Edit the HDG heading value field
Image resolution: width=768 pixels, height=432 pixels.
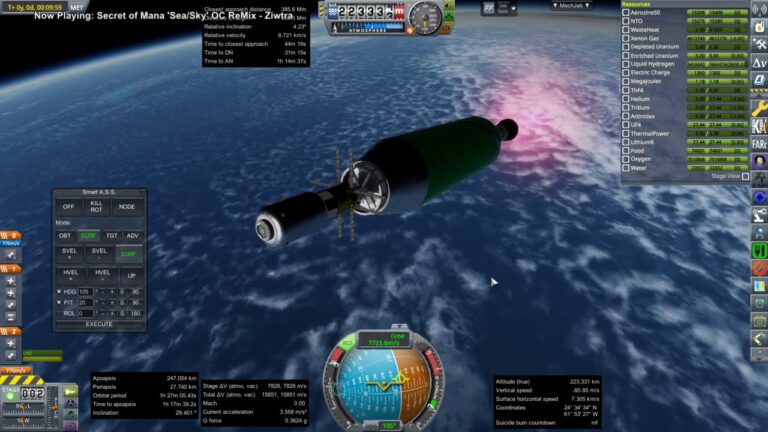tap(85, 292)
